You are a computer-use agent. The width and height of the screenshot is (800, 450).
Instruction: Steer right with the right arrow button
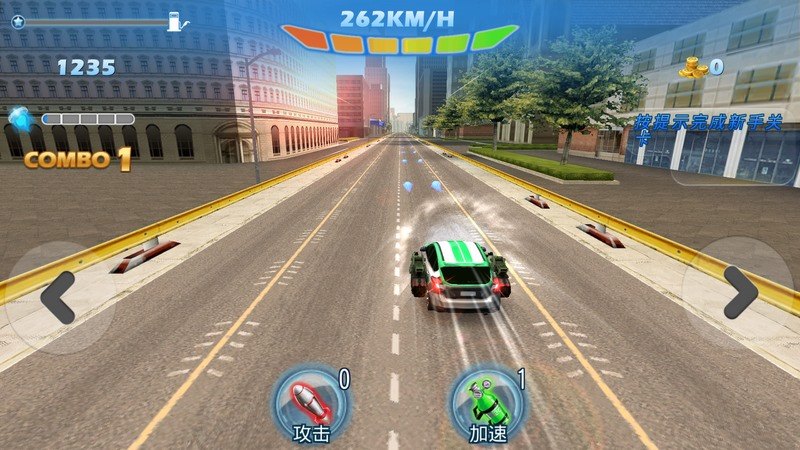pyautogui.click(x=741, y=293)
